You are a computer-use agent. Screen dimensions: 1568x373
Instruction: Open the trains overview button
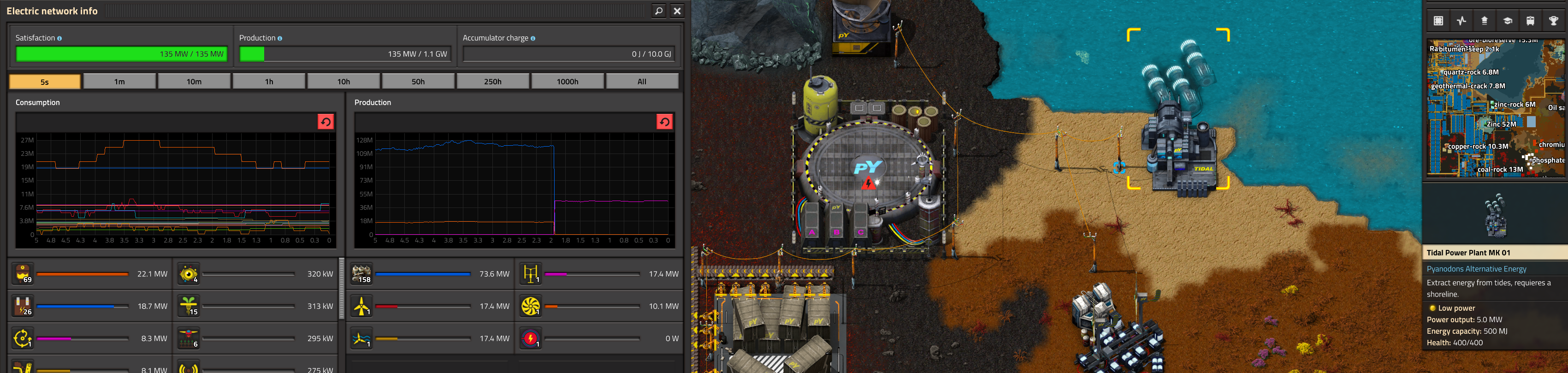pos(1530,21)
